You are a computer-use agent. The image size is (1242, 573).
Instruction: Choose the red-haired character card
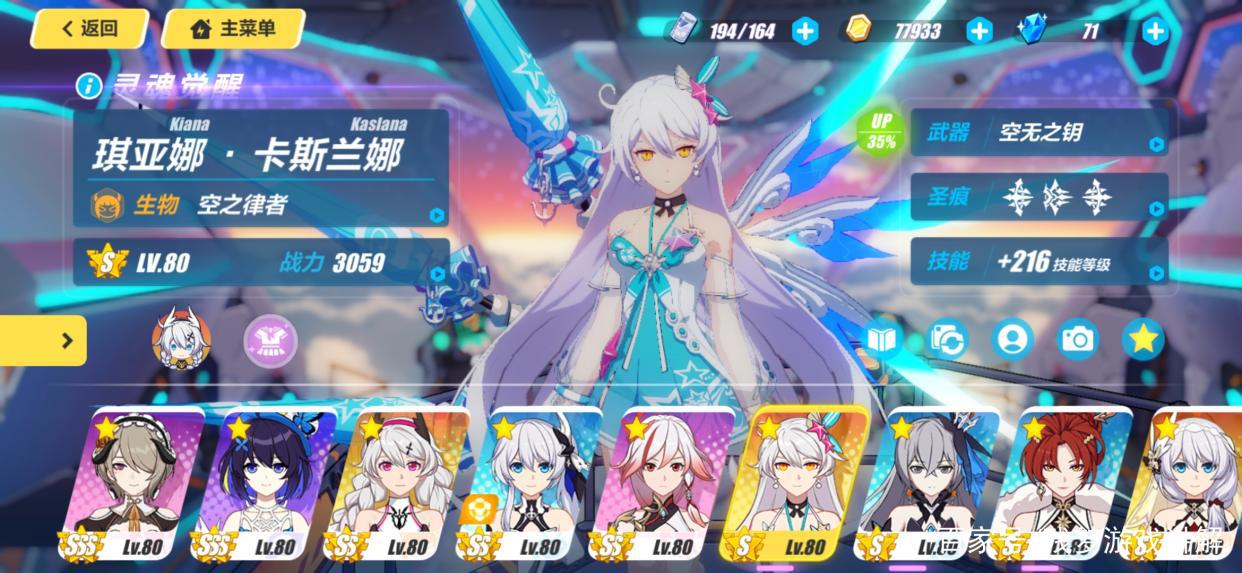1064,485
